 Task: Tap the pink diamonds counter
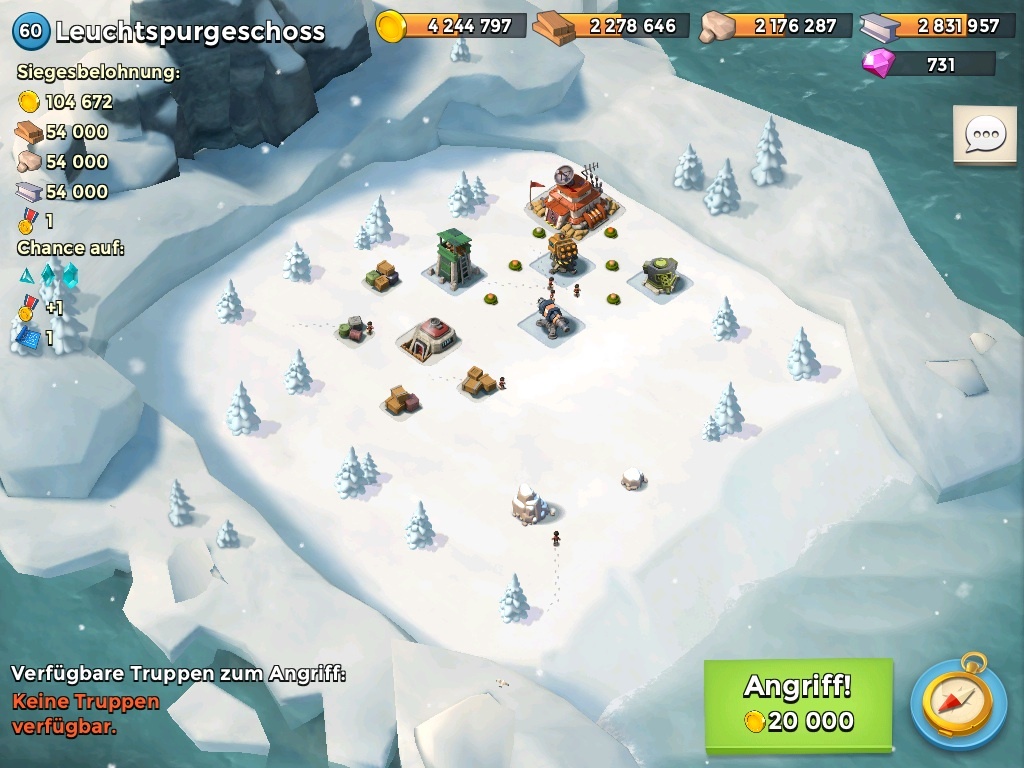(x=928, y=64)
